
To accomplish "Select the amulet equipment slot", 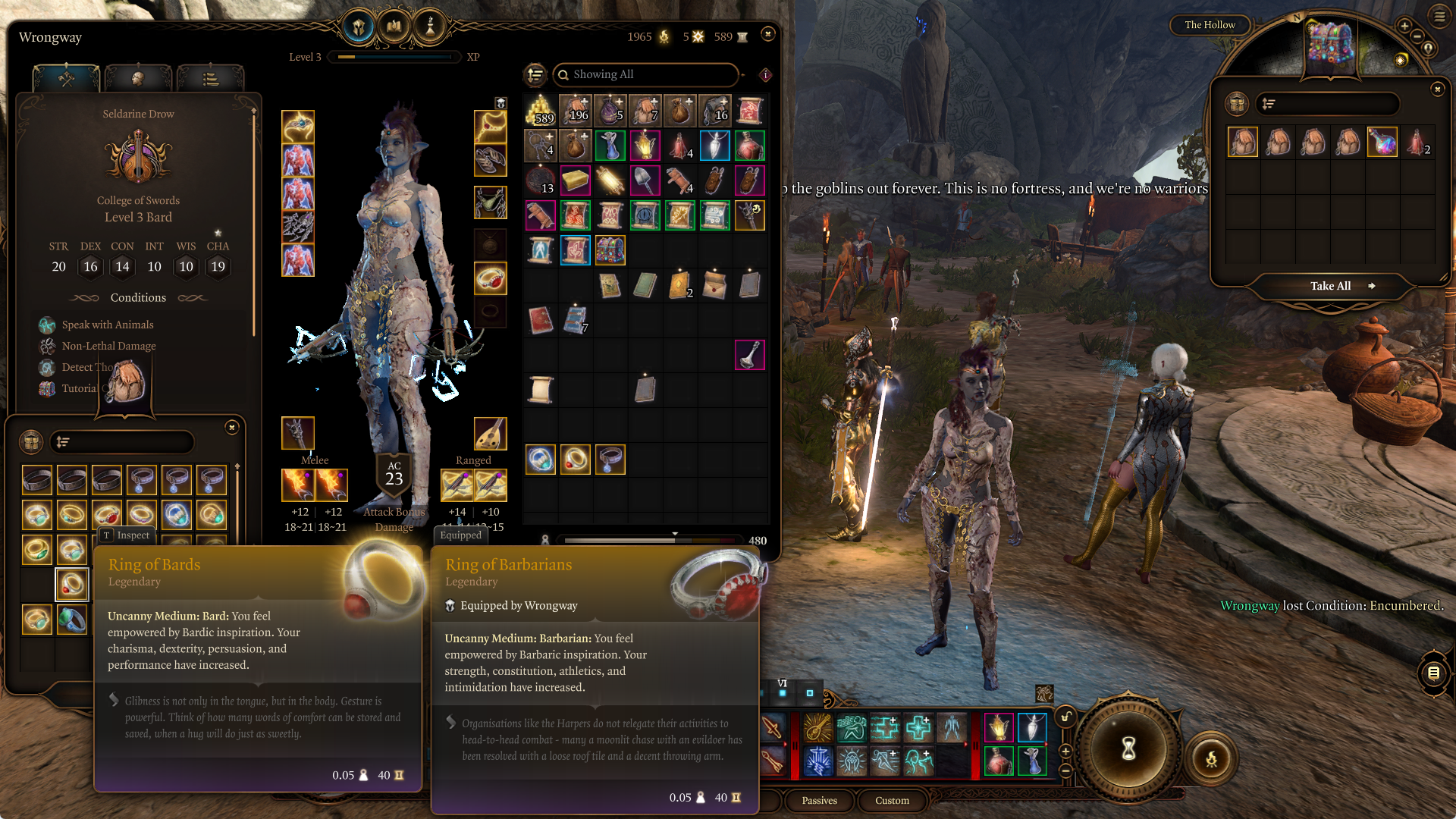I will pos(490,127).
